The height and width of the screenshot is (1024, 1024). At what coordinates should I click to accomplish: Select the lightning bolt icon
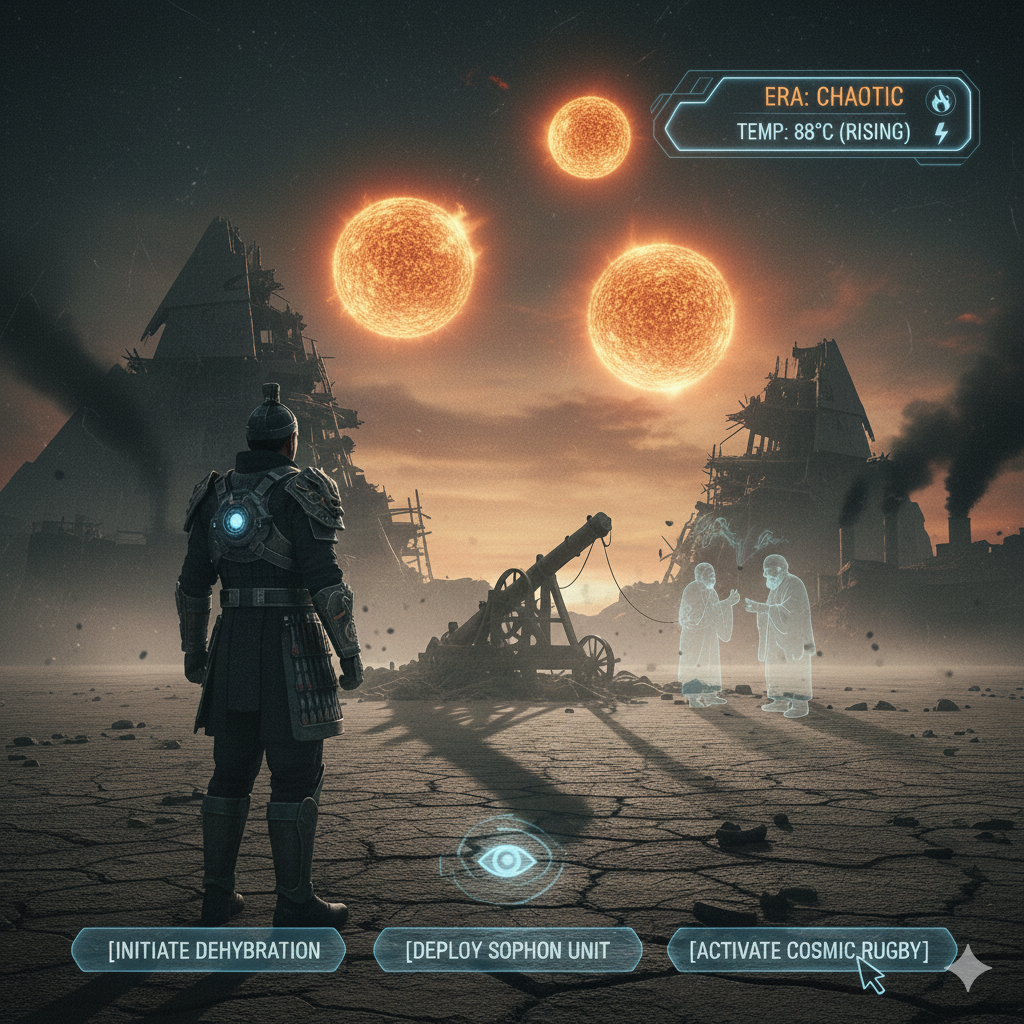[x=941, y=133]
